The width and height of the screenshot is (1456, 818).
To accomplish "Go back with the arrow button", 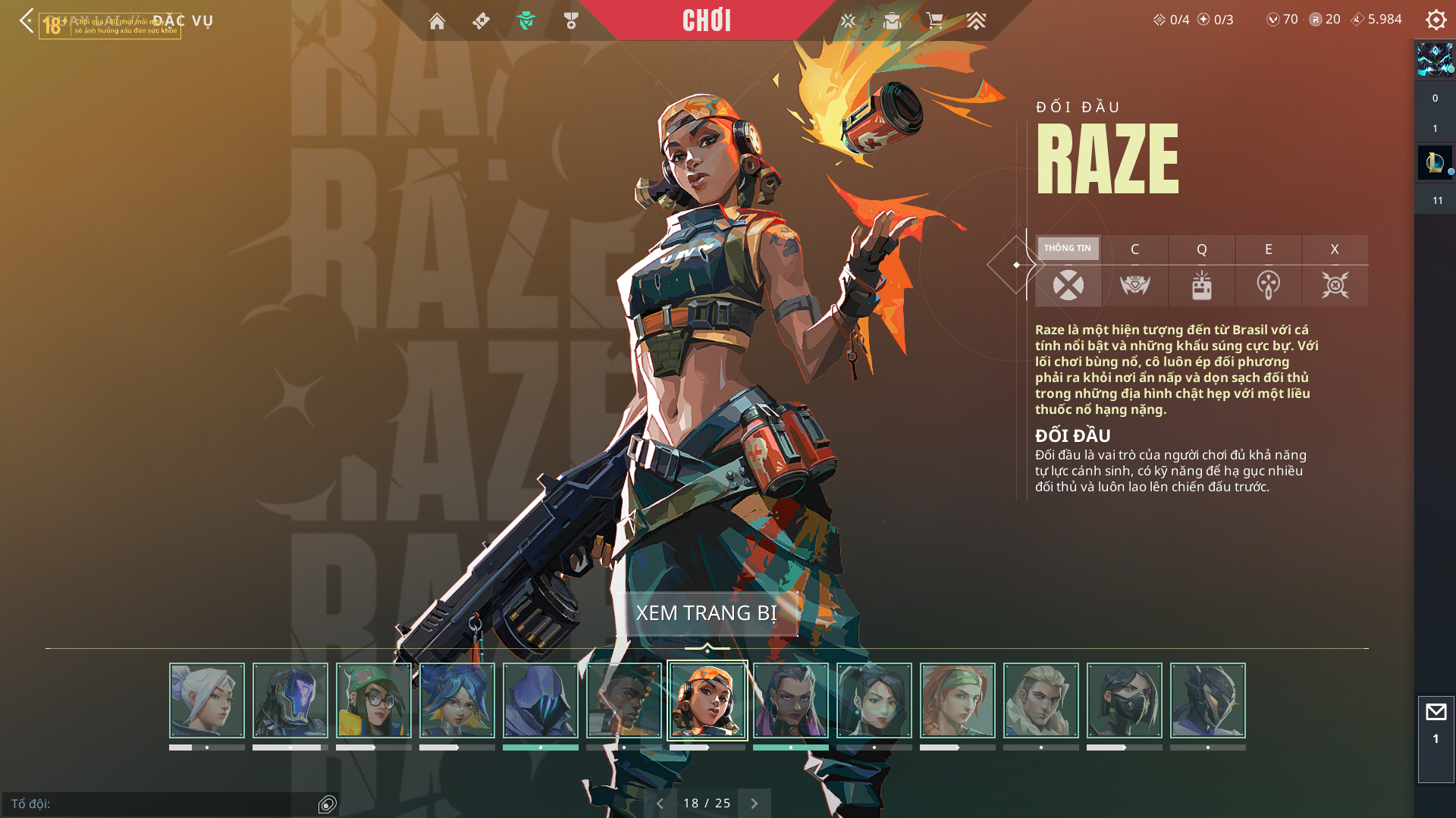I will (27, 20).
